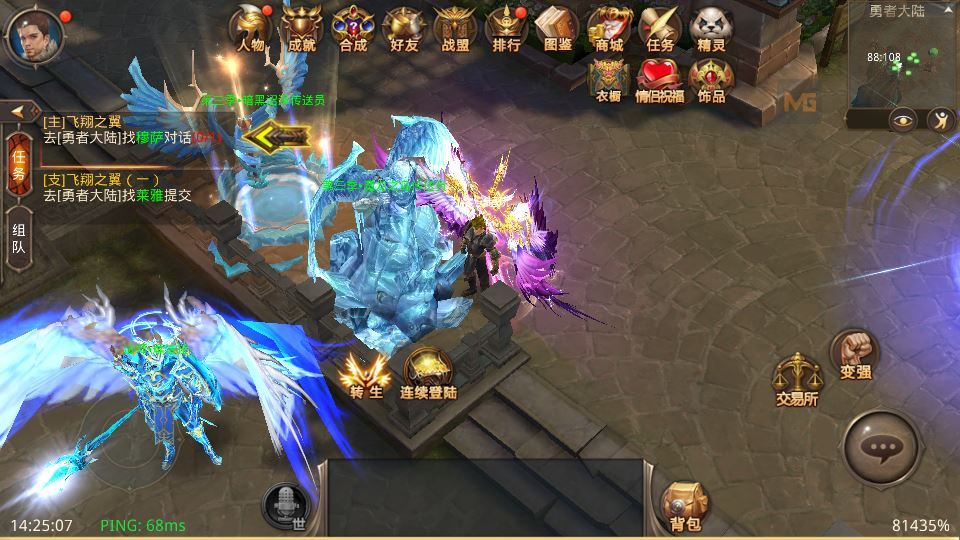Open the 衣橱 wardrobe
Screen dimensions: 960x540
[609, 80]
